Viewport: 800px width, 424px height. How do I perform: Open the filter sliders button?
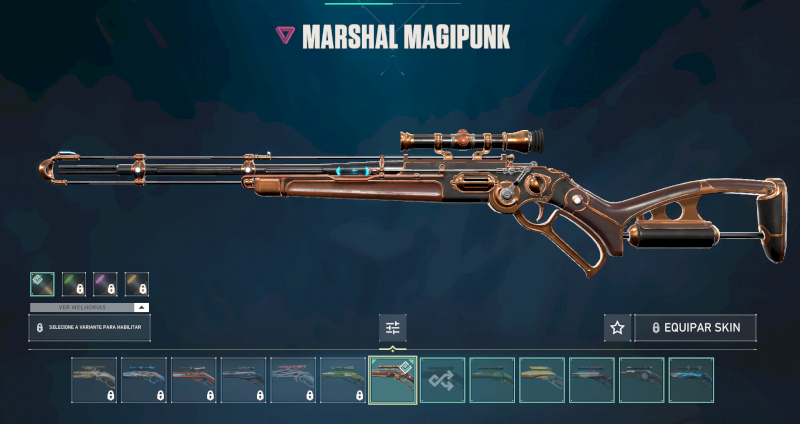(x=393, y=328)
